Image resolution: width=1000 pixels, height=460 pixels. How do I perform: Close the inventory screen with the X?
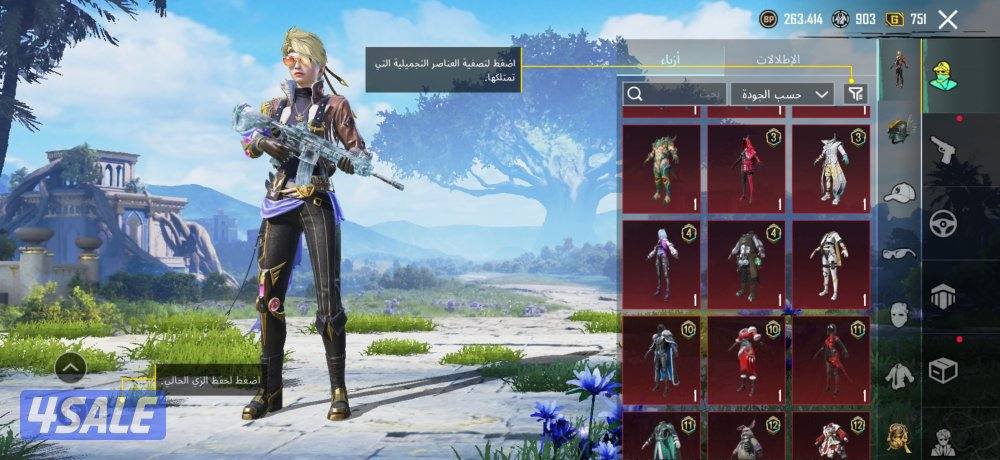[948, 19]
